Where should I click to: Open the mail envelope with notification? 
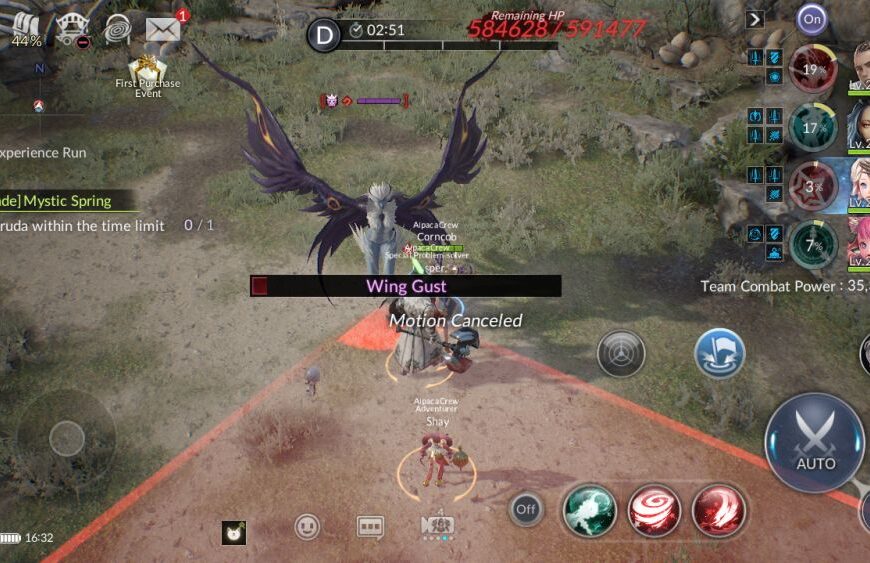164,29
